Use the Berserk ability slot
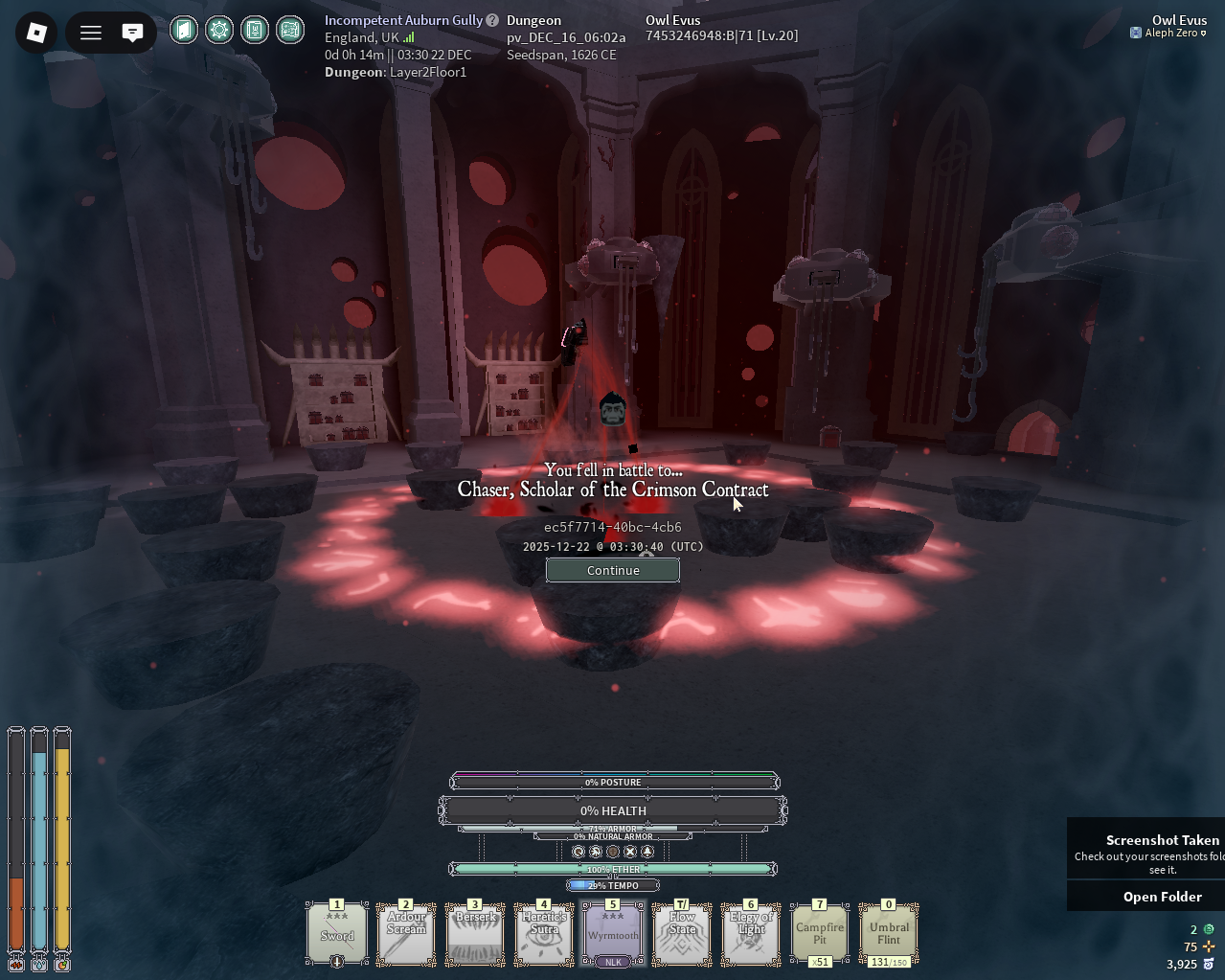The height and width of the screenshot is (980, 1225). tap(475, 933)
